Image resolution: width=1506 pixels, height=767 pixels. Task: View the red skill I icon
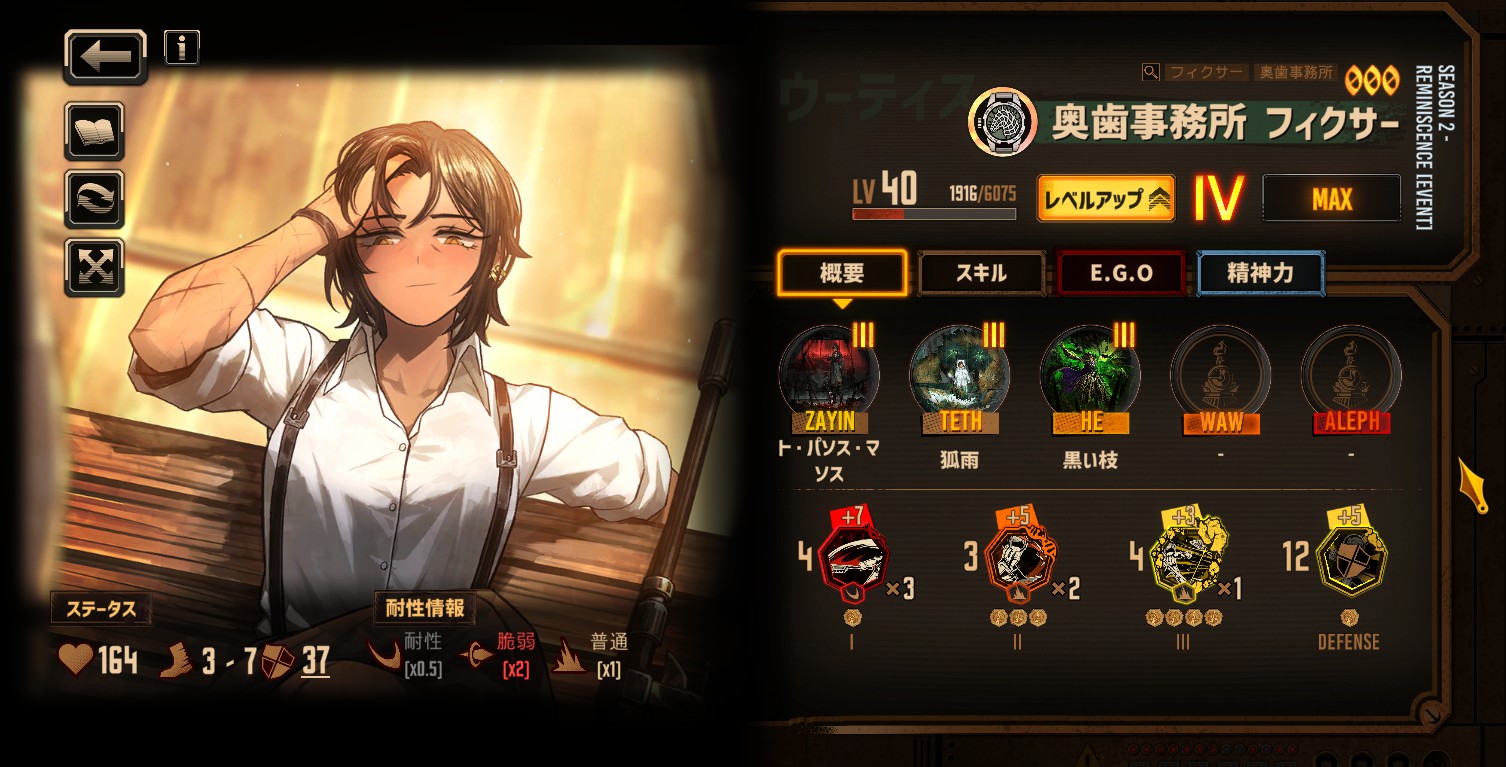[852, 560]
